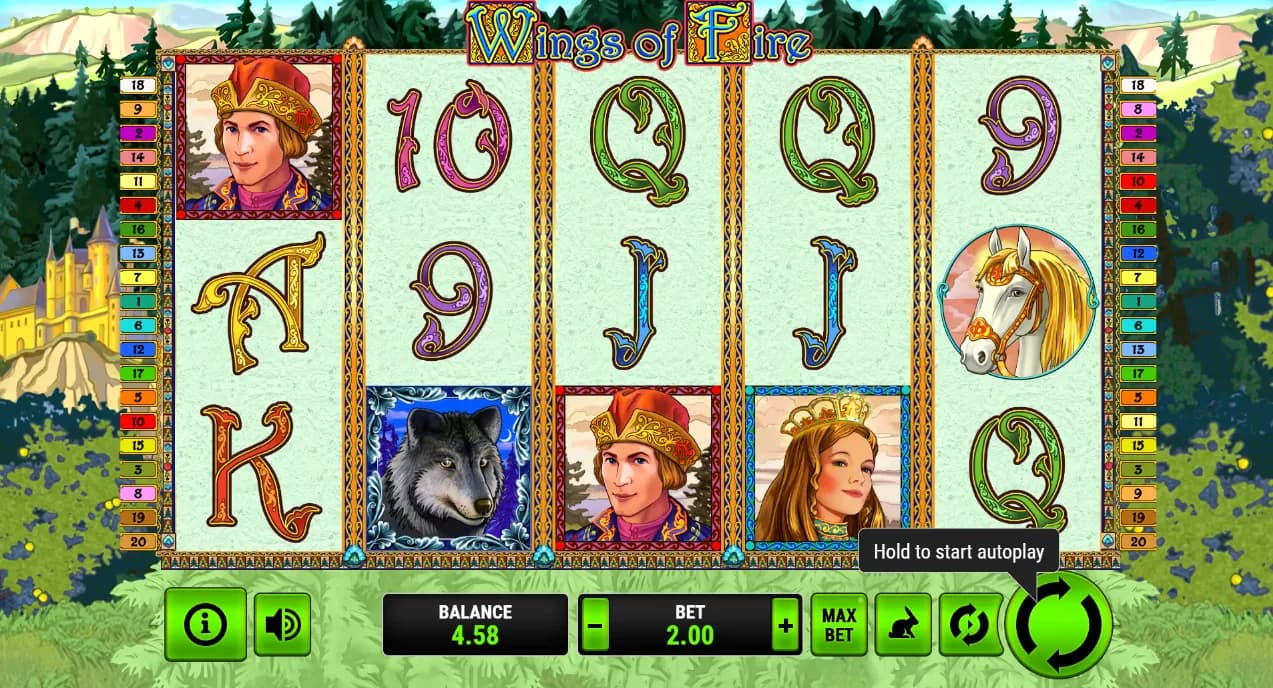Increase the bet with plus button

[x=786, y=626]
